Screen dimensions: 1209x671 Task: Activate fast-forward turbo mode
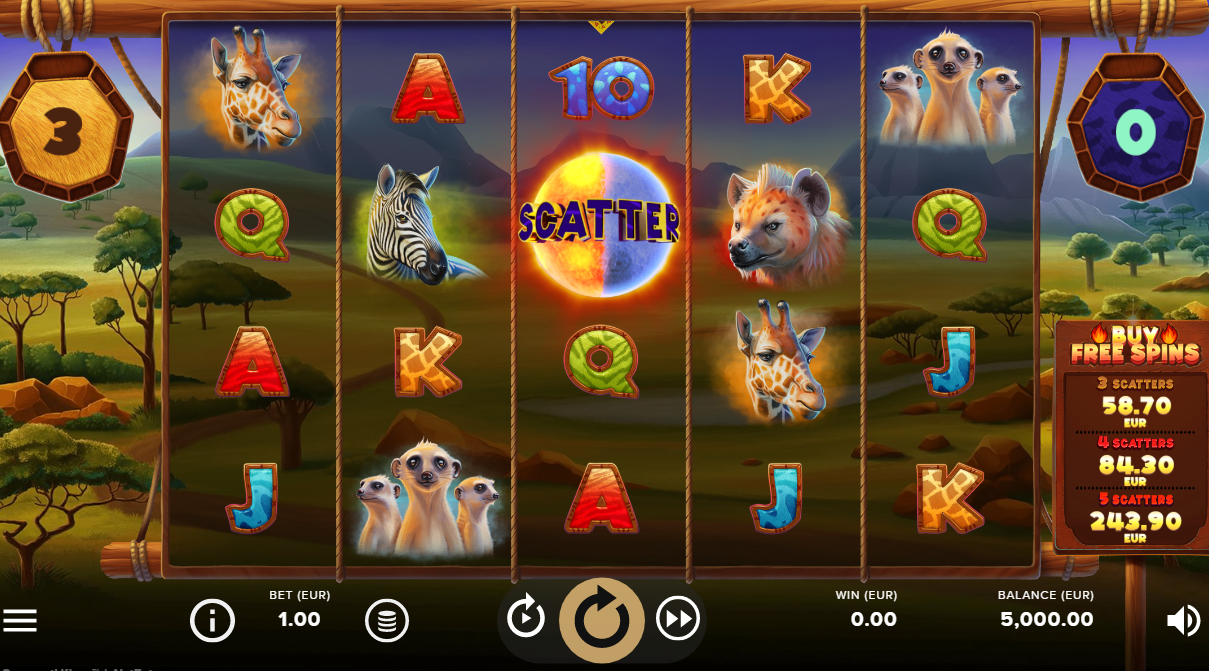coord(677,620)
